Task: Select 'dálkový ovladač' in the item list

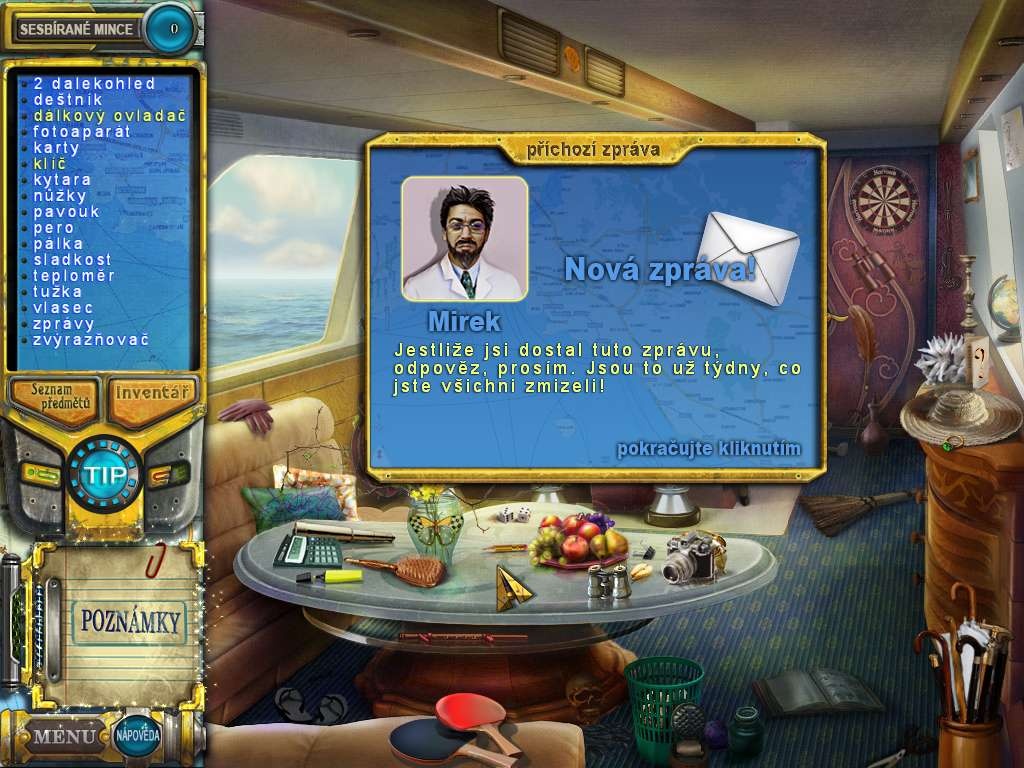Action: pyautogui.click(x=110, y=116)
